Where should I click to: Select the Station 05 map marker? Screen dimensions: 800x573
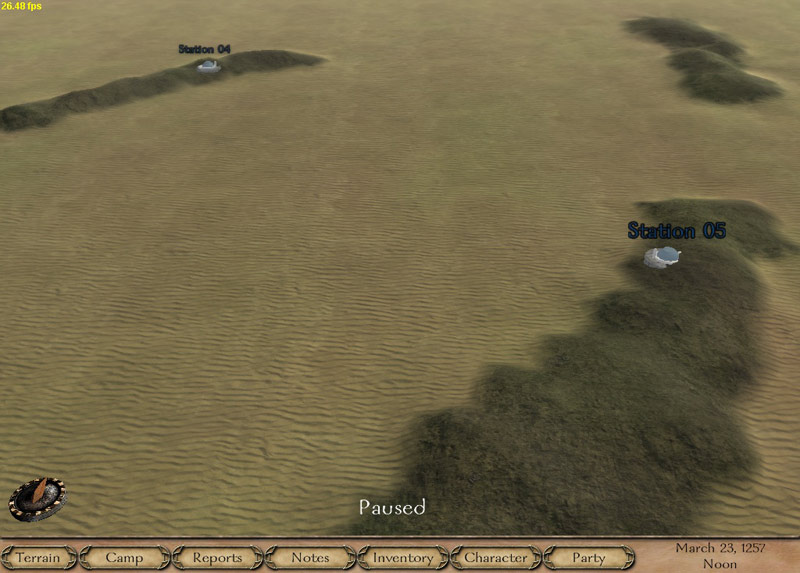pyautogui.click(x=664, y=256)
